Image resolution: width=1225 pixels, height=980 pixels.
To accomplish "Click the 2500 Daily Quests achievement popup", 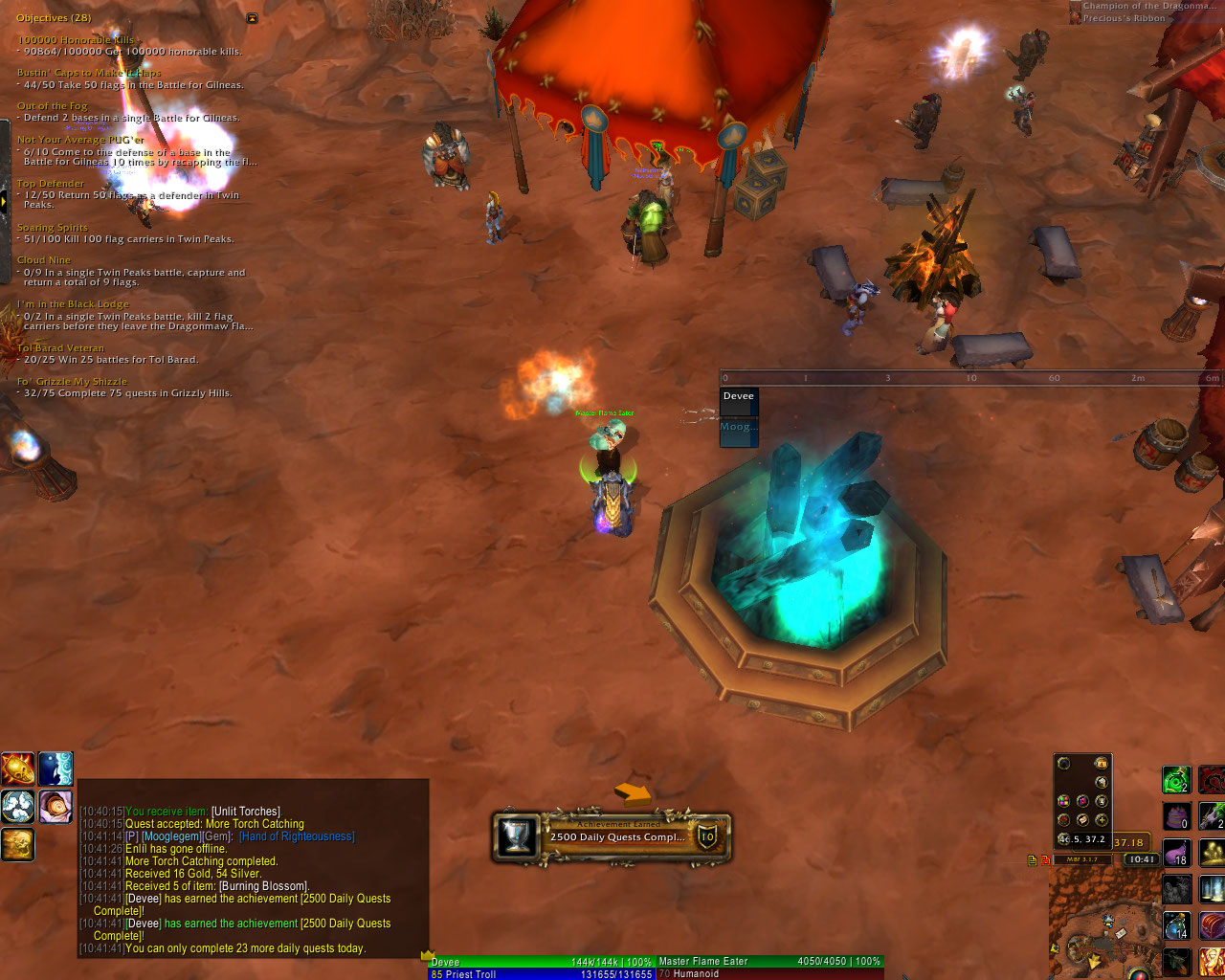I will 612,836.
